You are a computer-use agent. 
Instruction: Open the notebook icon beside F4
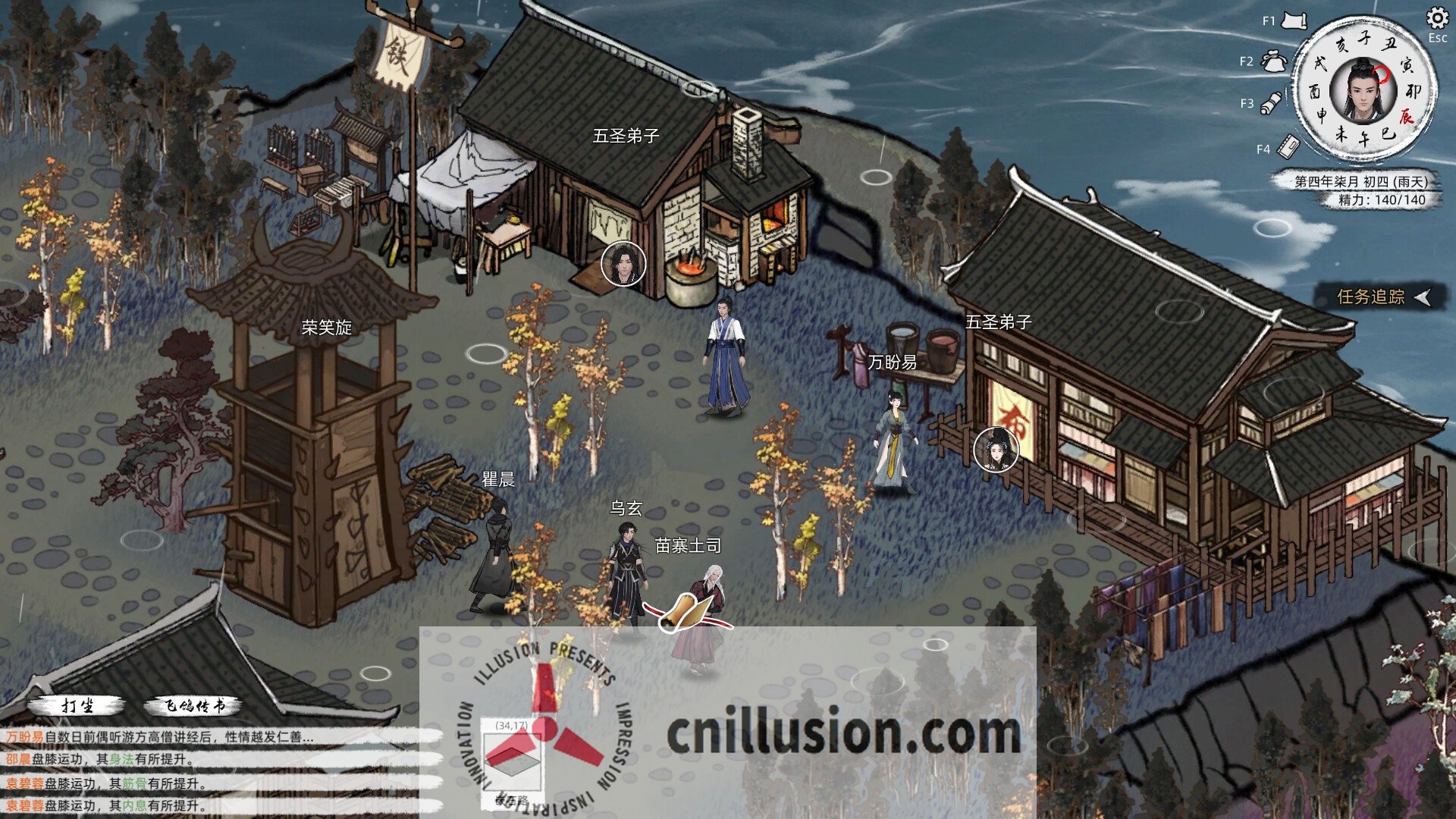pyautogui.click(x=1289, y=143)
